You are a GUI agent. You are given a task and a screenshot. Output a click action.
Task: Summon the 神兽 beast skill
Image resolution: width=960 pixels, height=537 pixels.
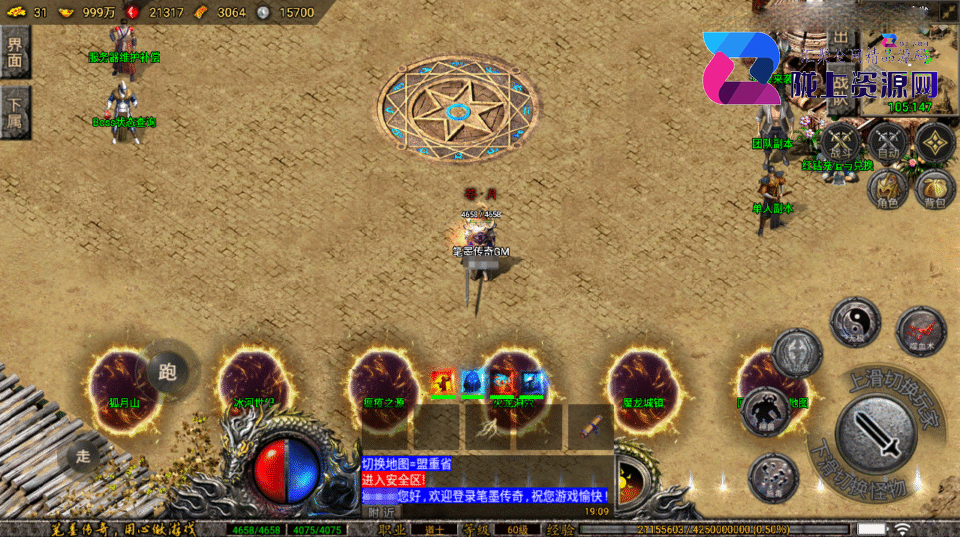[766, 410]
